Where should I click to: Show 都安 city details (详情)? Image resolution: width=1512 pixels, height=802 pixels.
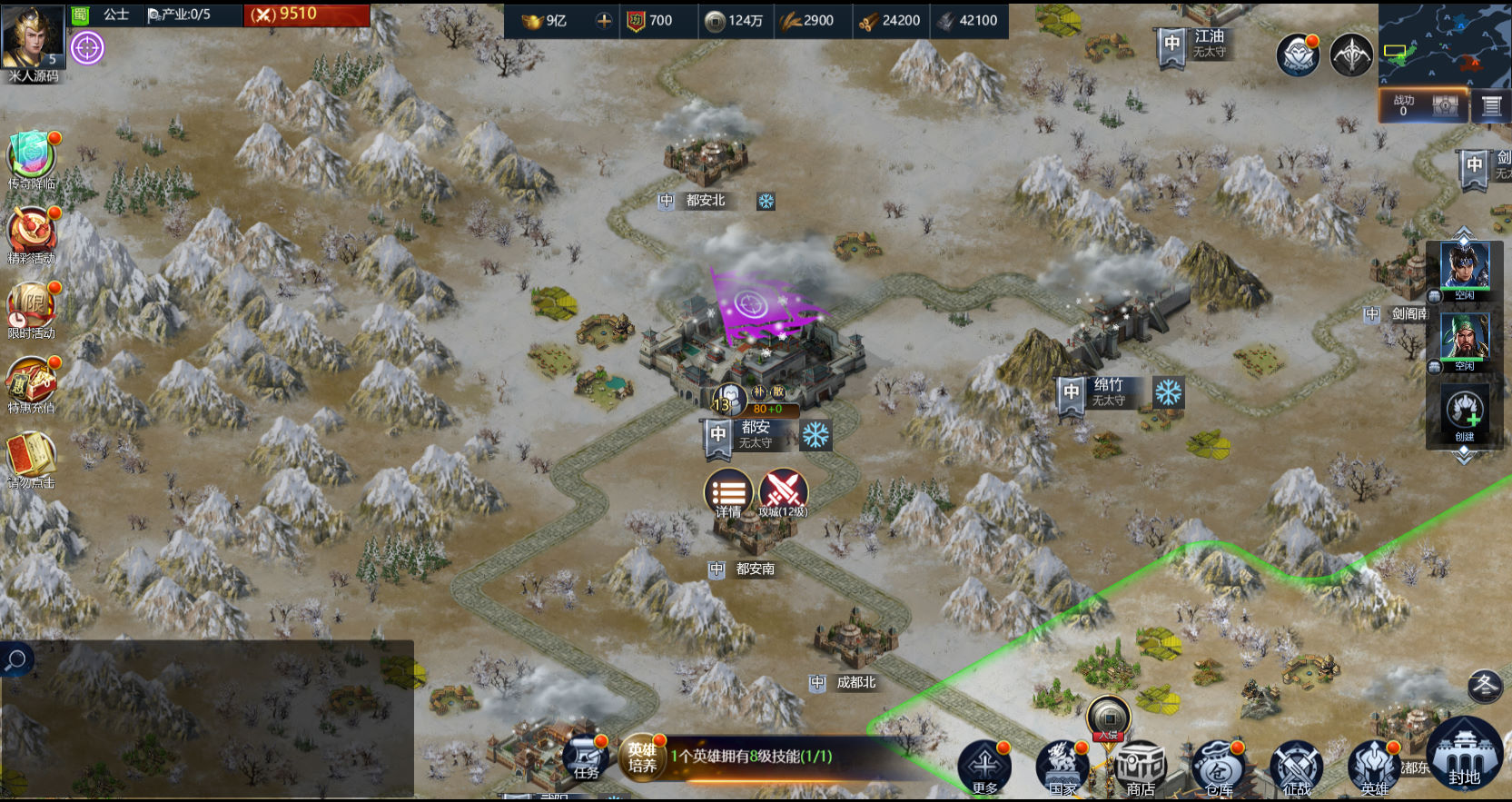(x=728, y=494)
